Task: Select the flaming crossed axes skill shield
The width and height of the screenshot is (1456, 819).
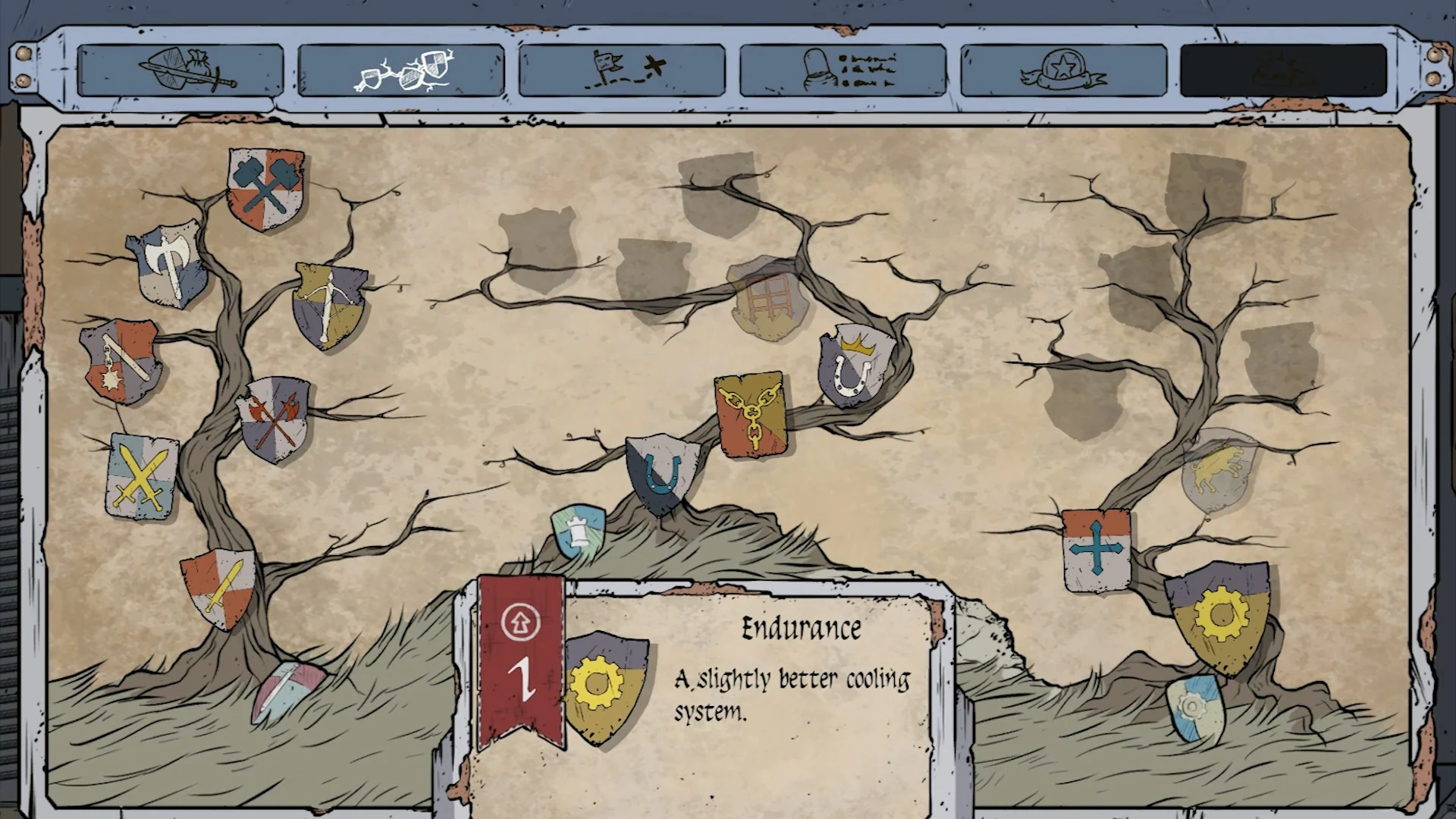Action: click(x=276, y=418)
